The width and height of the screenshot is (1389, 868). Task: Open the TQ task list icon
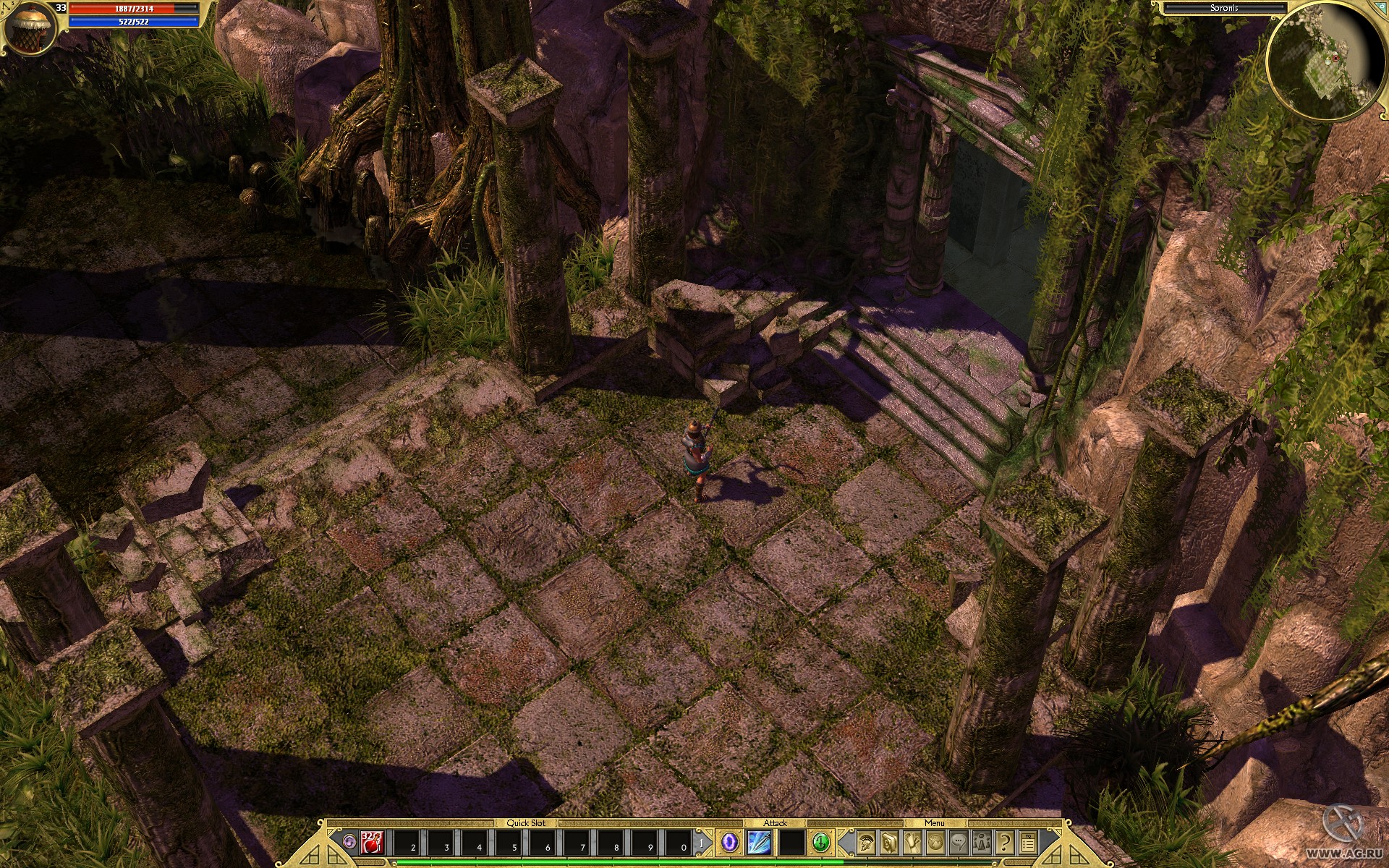coord(1028,843)
